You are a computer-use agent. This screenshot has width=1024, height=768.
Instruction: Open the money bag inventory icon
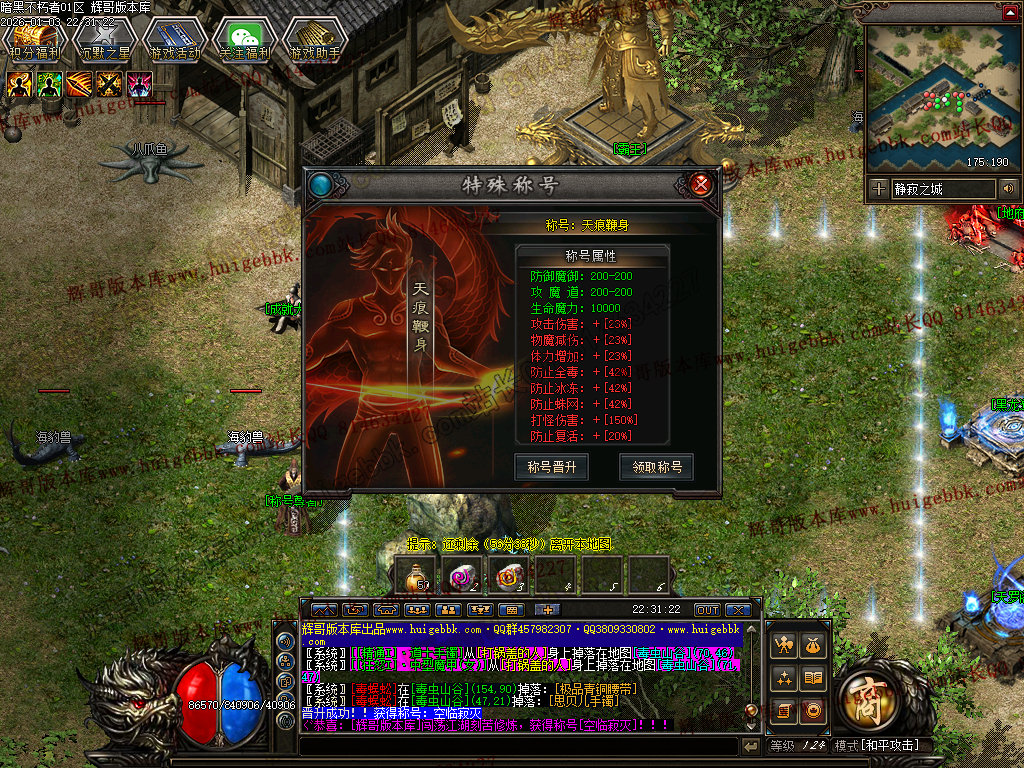pyautogui.click(x=813, y=647)
